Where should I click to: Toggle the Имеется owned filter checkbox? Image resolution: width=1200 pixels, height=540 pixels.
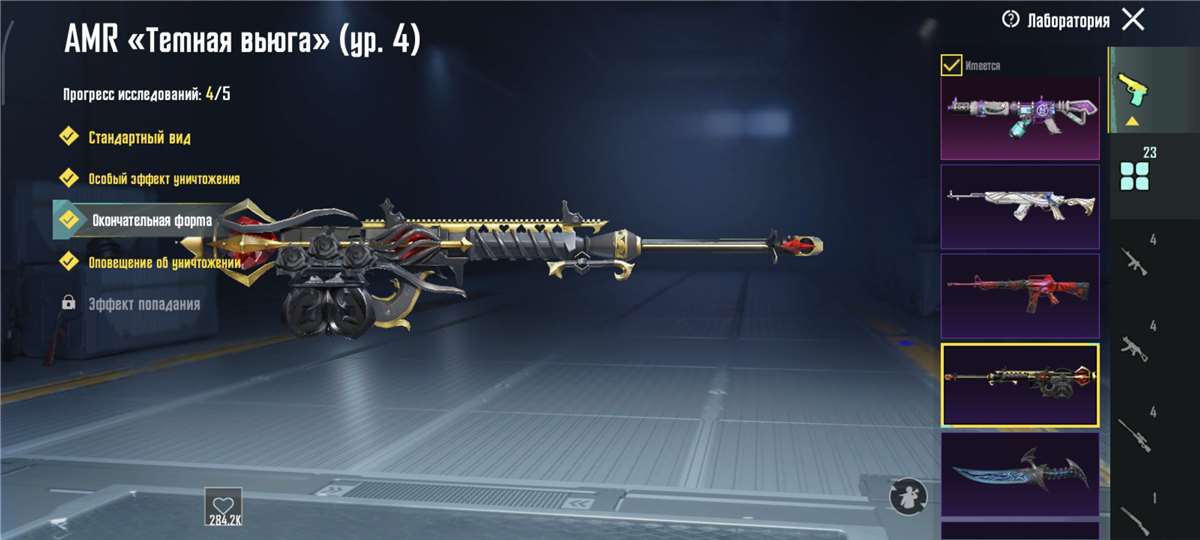coord(952,66)
